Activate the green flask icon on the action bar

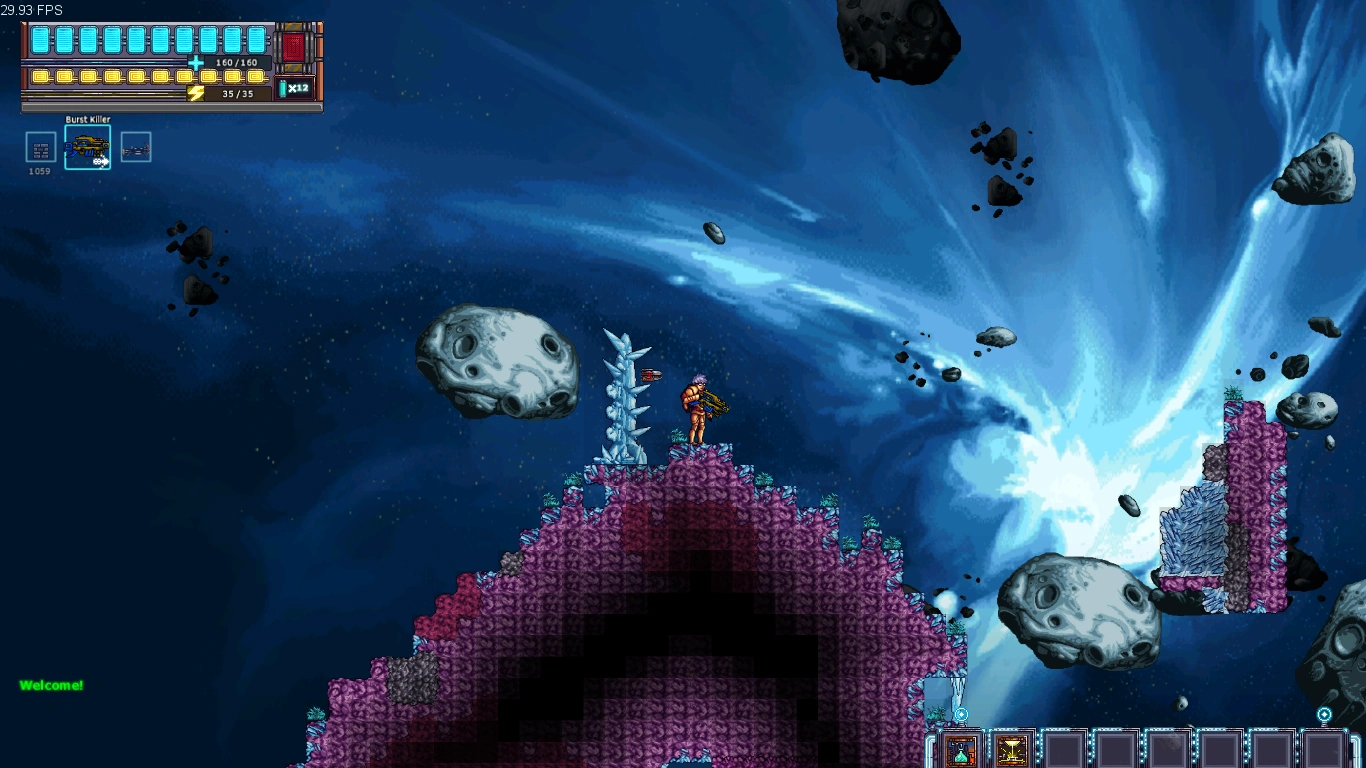pyautogui.click(x=960, y=751)
